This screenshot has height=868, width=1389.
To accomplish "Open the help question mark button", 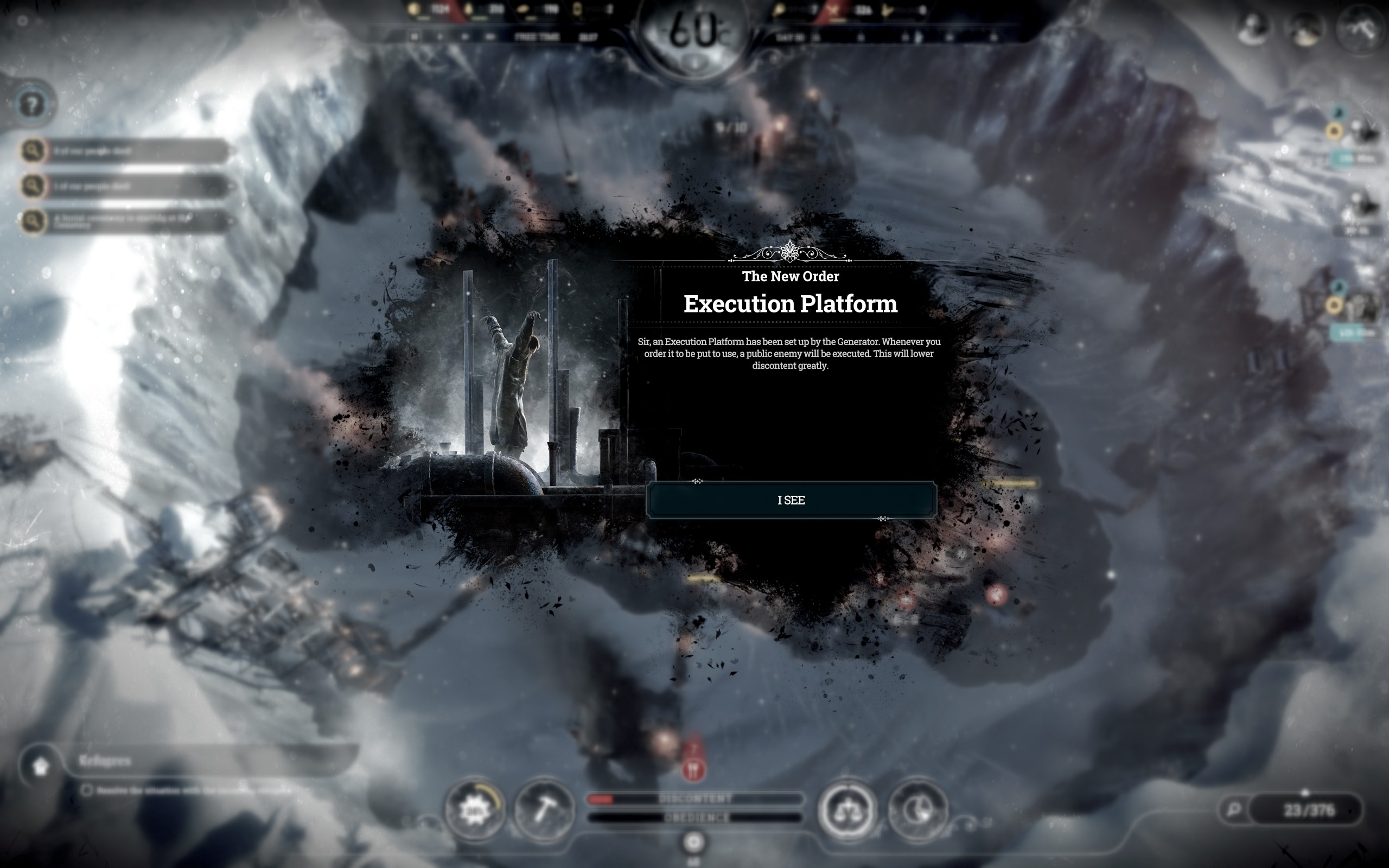I will 33,105.
